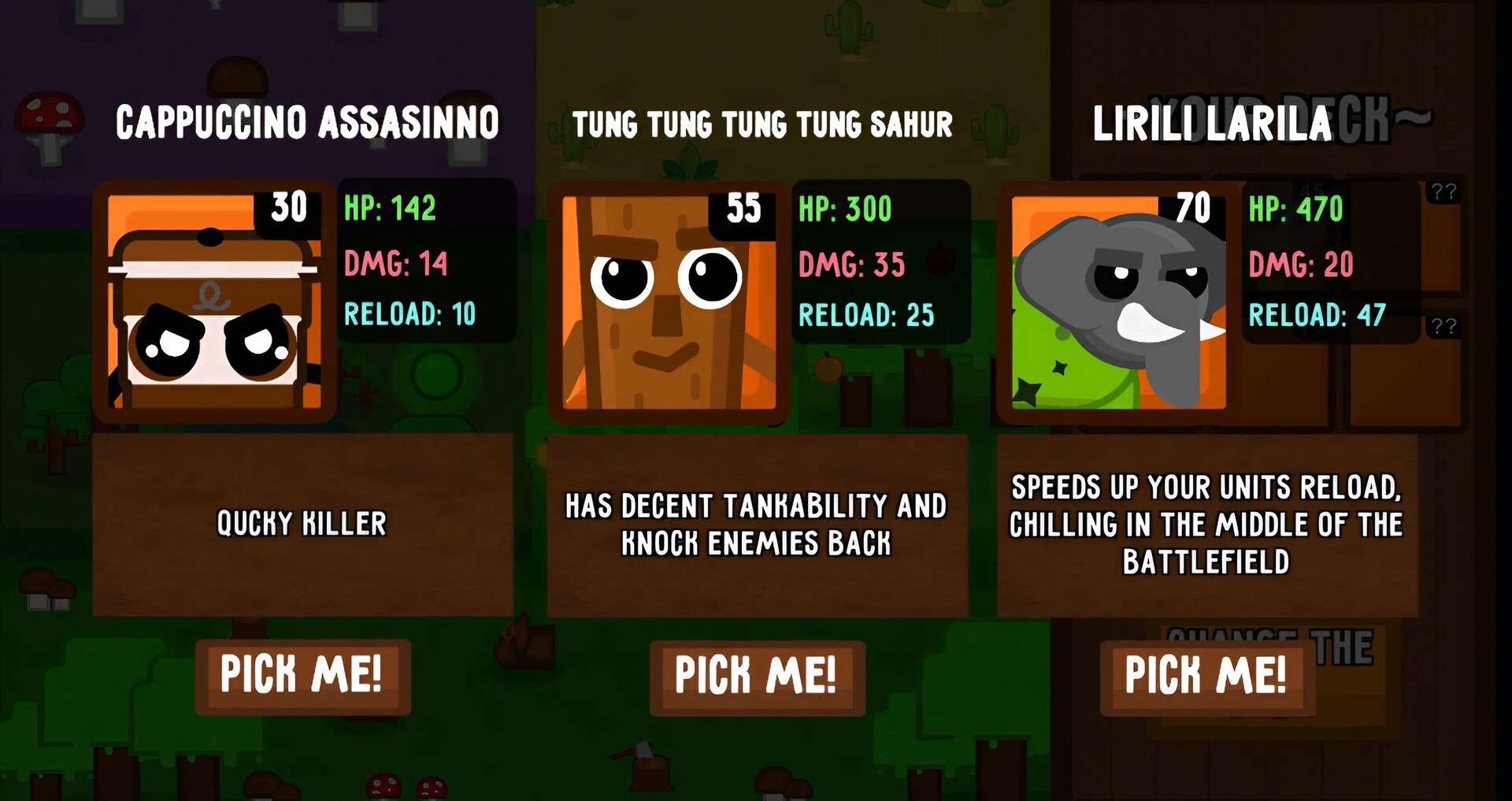This screenshot has width=1512, height=801.
Task: Select the Cappuccino Assasinno portrait icon
Action: pyautogui.click(x=213, y=302)
